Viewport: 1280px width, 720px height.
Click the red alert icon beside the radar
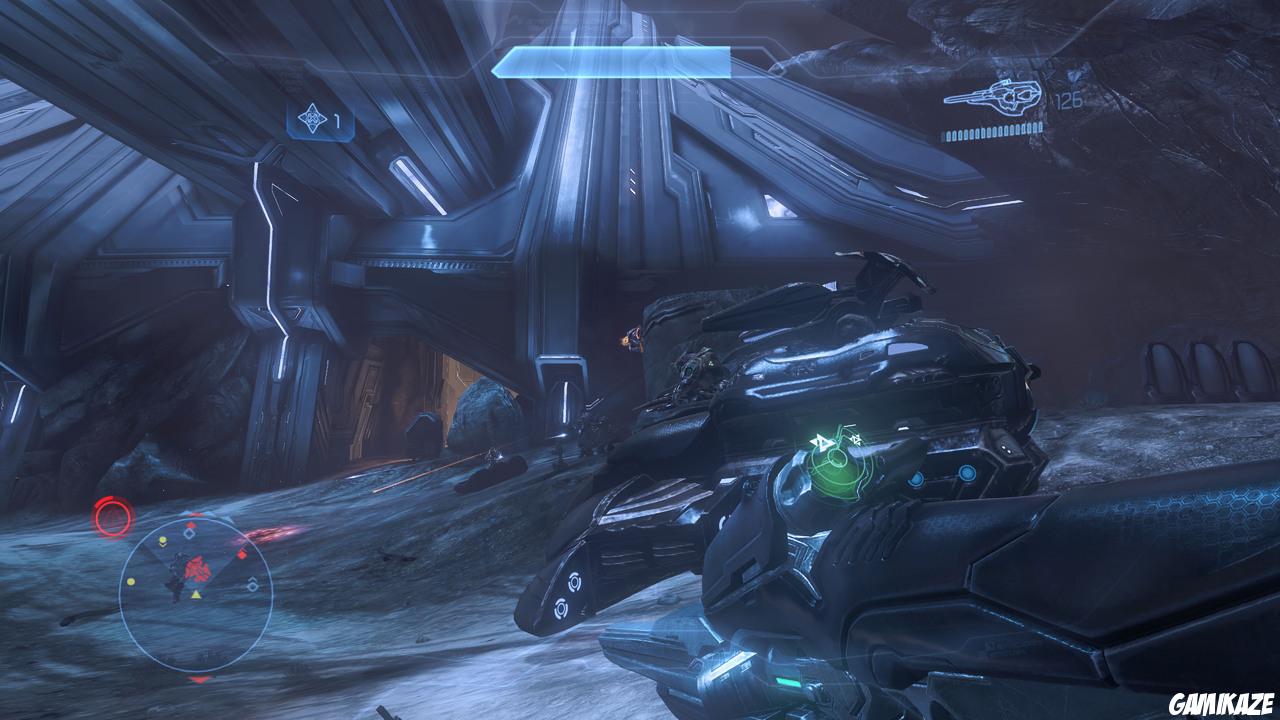[114, 516]
